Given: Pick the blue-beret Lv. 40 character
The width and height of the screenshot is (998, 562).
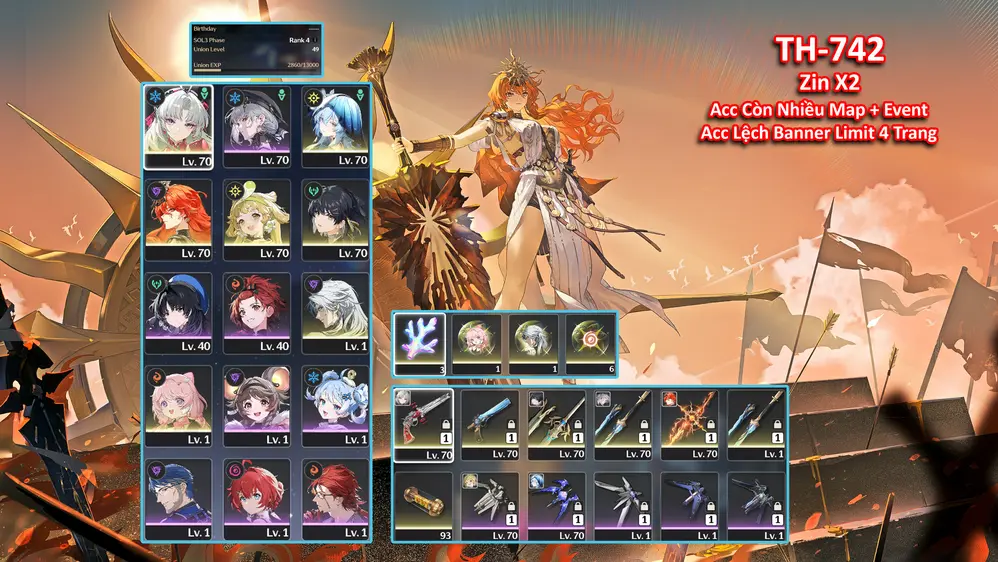Looking at the screenshot, I should click(x=179, y=312).
